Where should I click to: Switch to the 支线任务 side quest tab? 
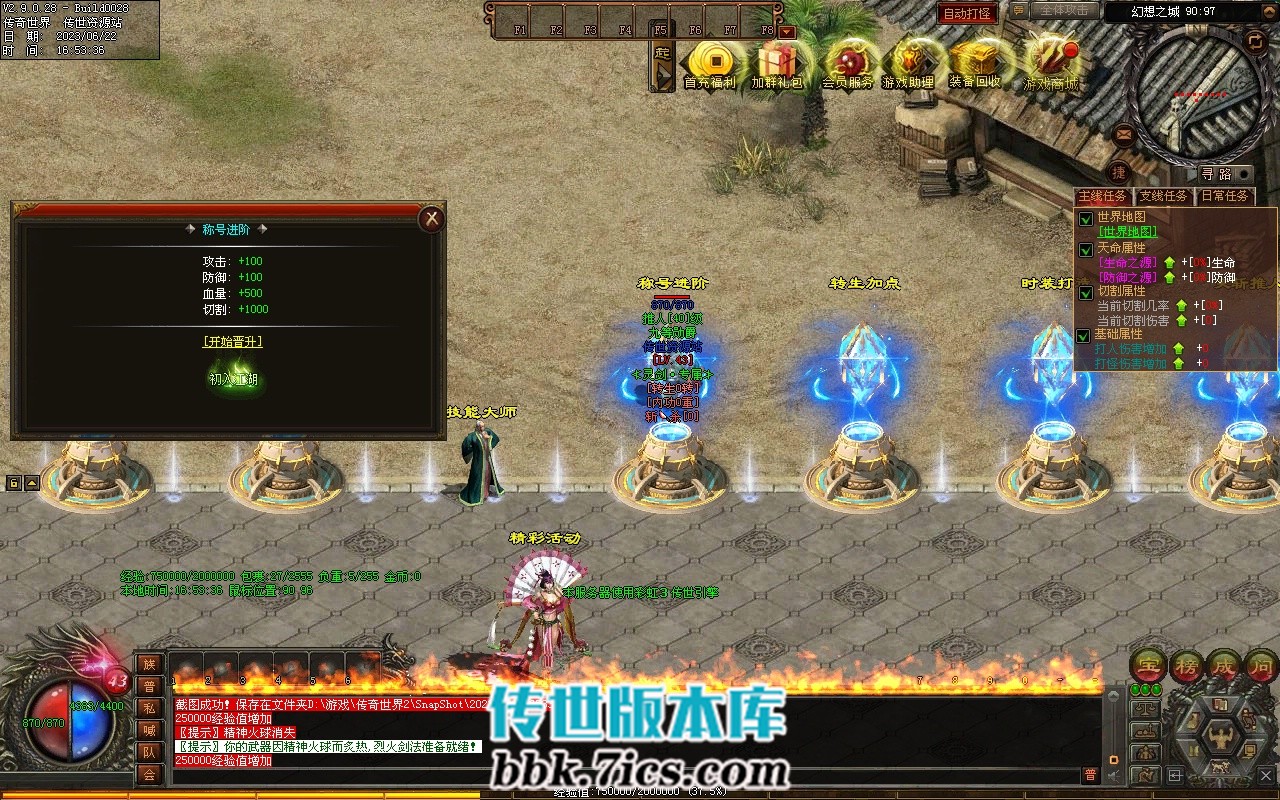pyautogui.click(x=1164, y=196)
